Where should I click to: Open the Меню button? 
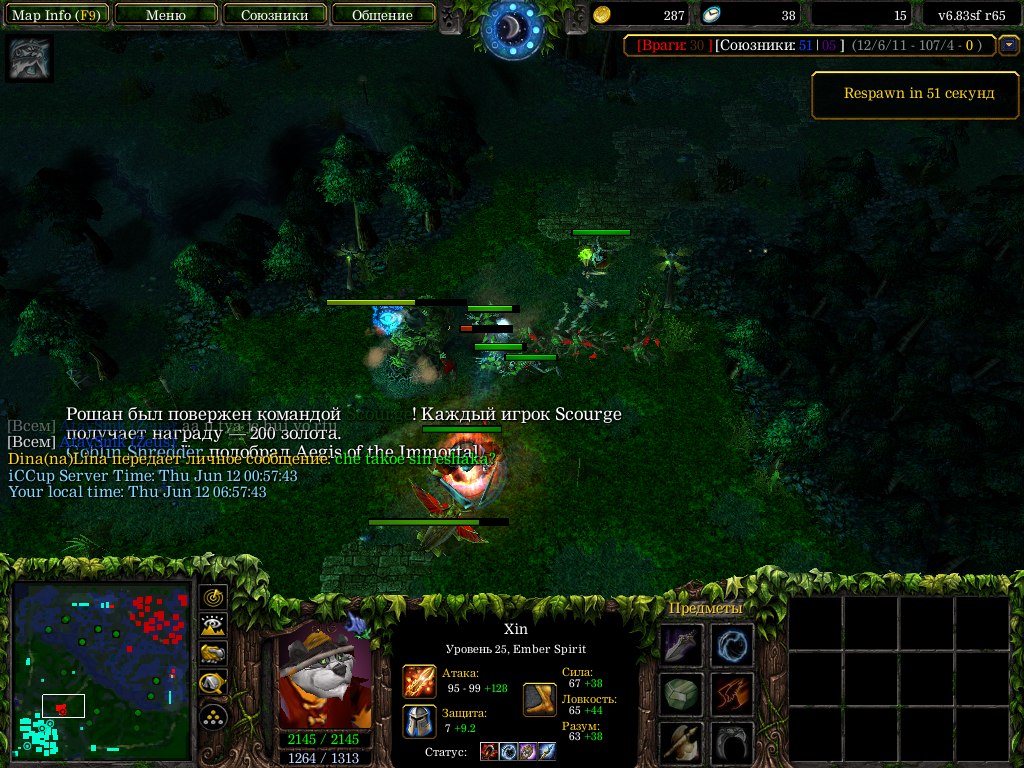click(x=166, y=15)
